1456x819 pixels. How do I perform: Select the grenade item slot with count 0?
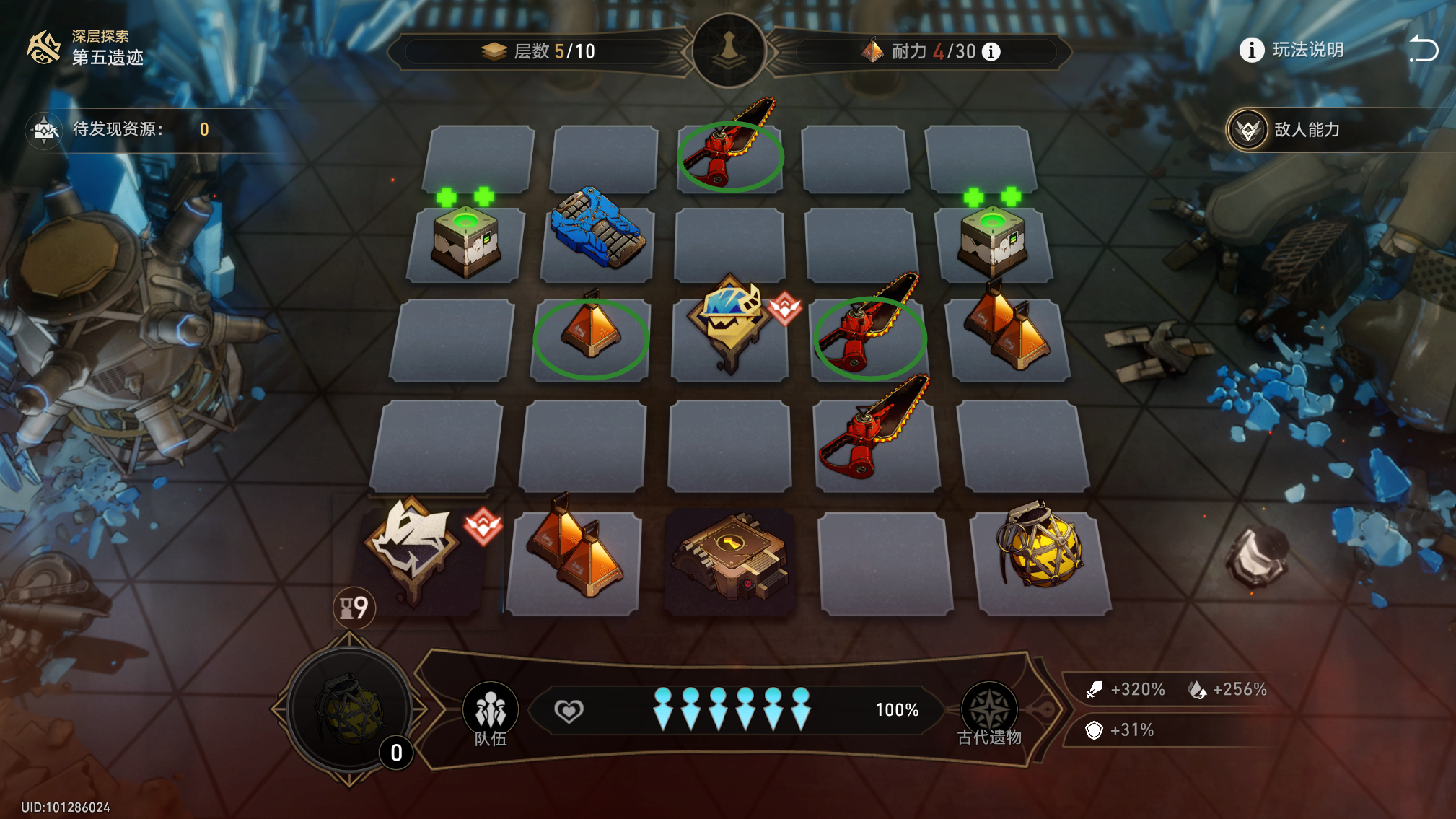tap(351, 710)
